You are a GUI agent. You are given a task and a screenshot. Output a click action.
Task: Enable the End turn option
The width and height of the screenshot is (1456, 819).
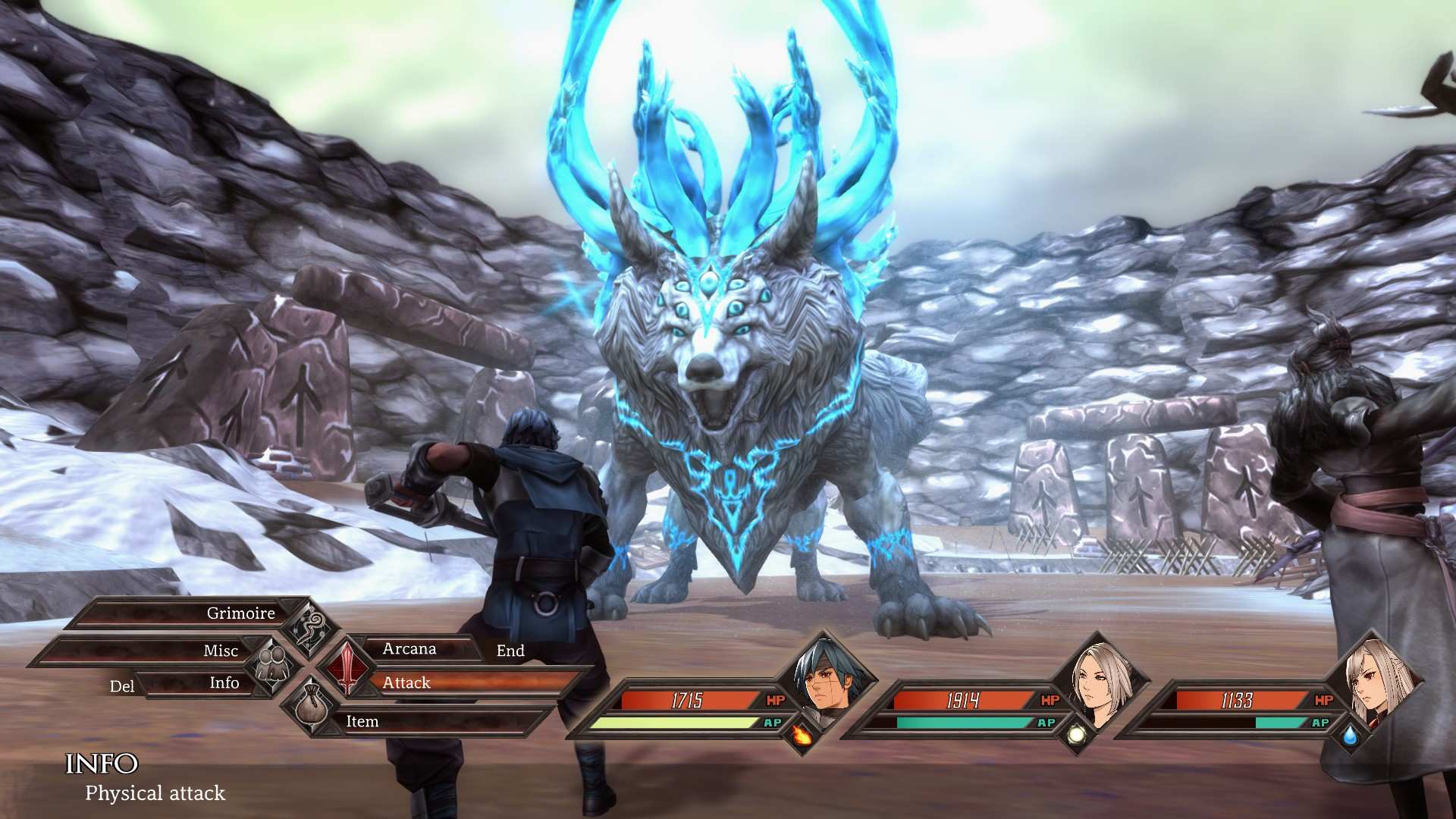coord(511,651)
